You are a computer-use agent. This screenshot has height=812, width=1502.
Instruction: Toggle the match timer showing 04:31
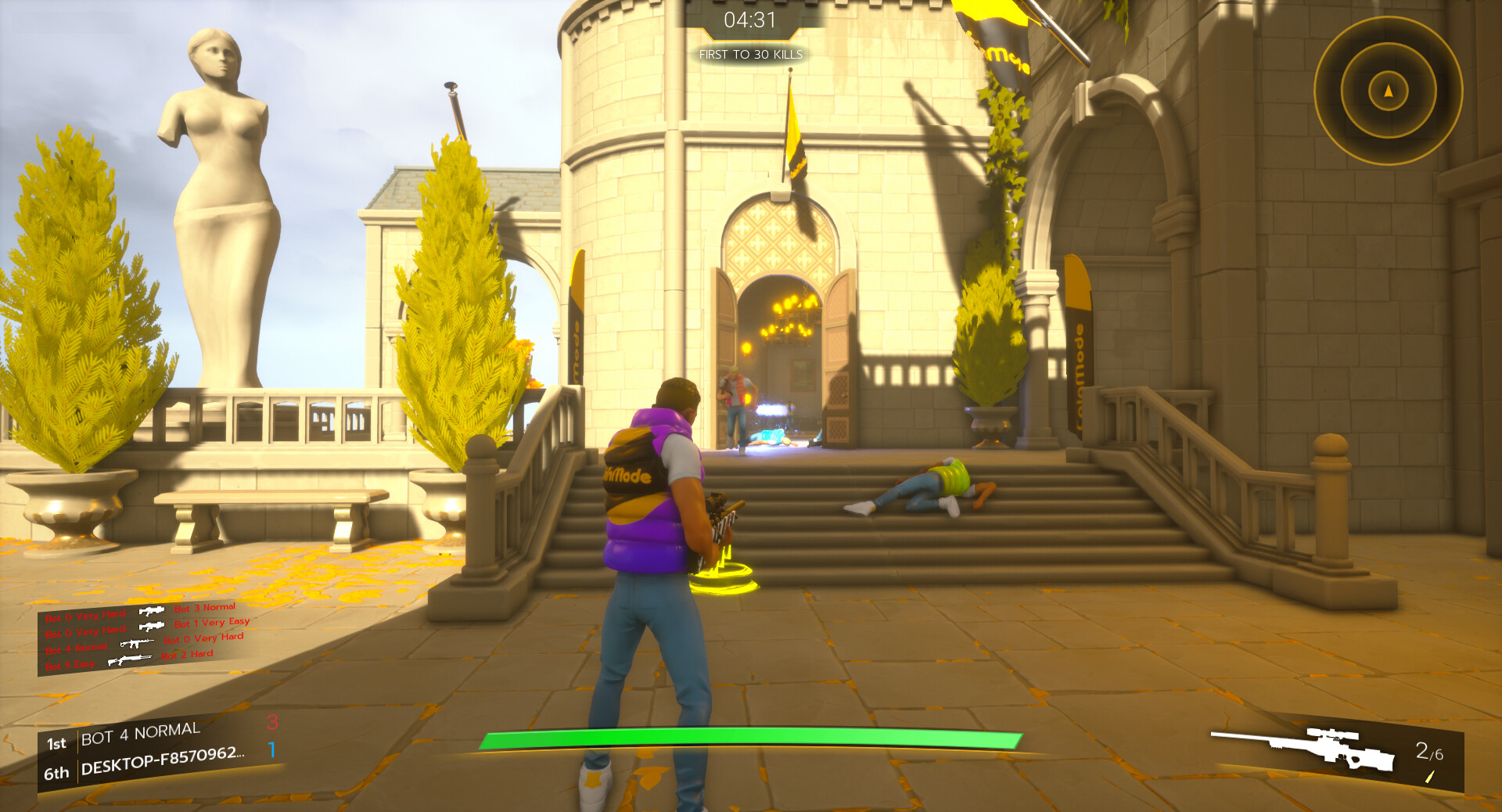pos(750,21)
